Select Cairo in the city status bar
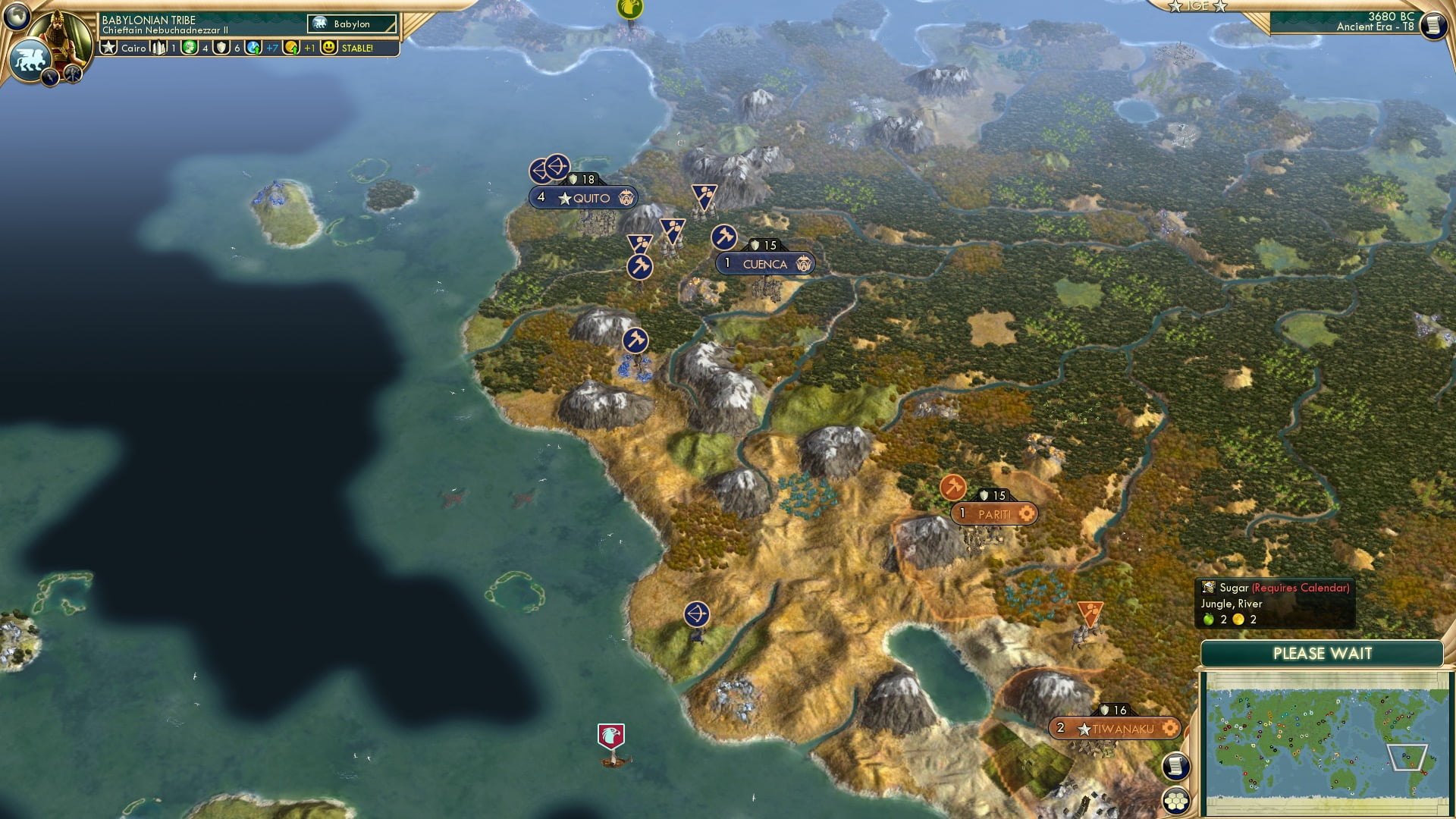 click(133, 47)
